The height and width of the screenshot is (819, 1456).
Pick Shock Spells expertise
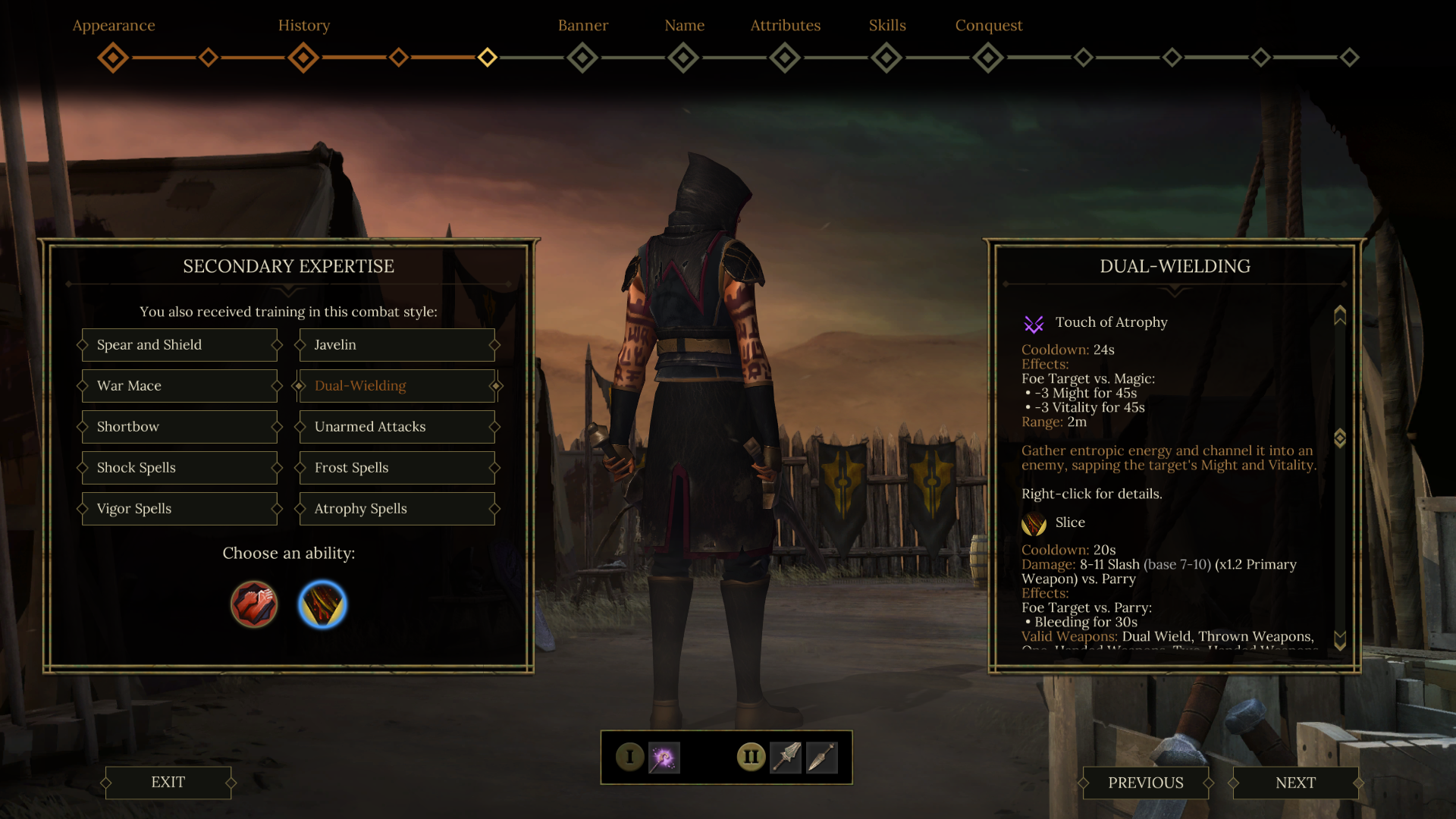180,468
